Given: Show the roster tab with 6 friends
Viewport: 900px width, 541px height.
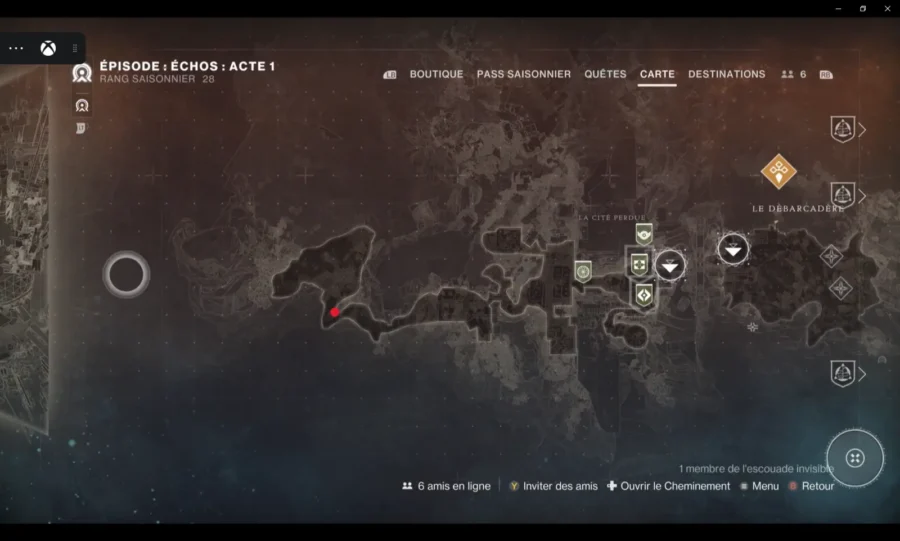Looking at the screenshot, I should [793, 74].
